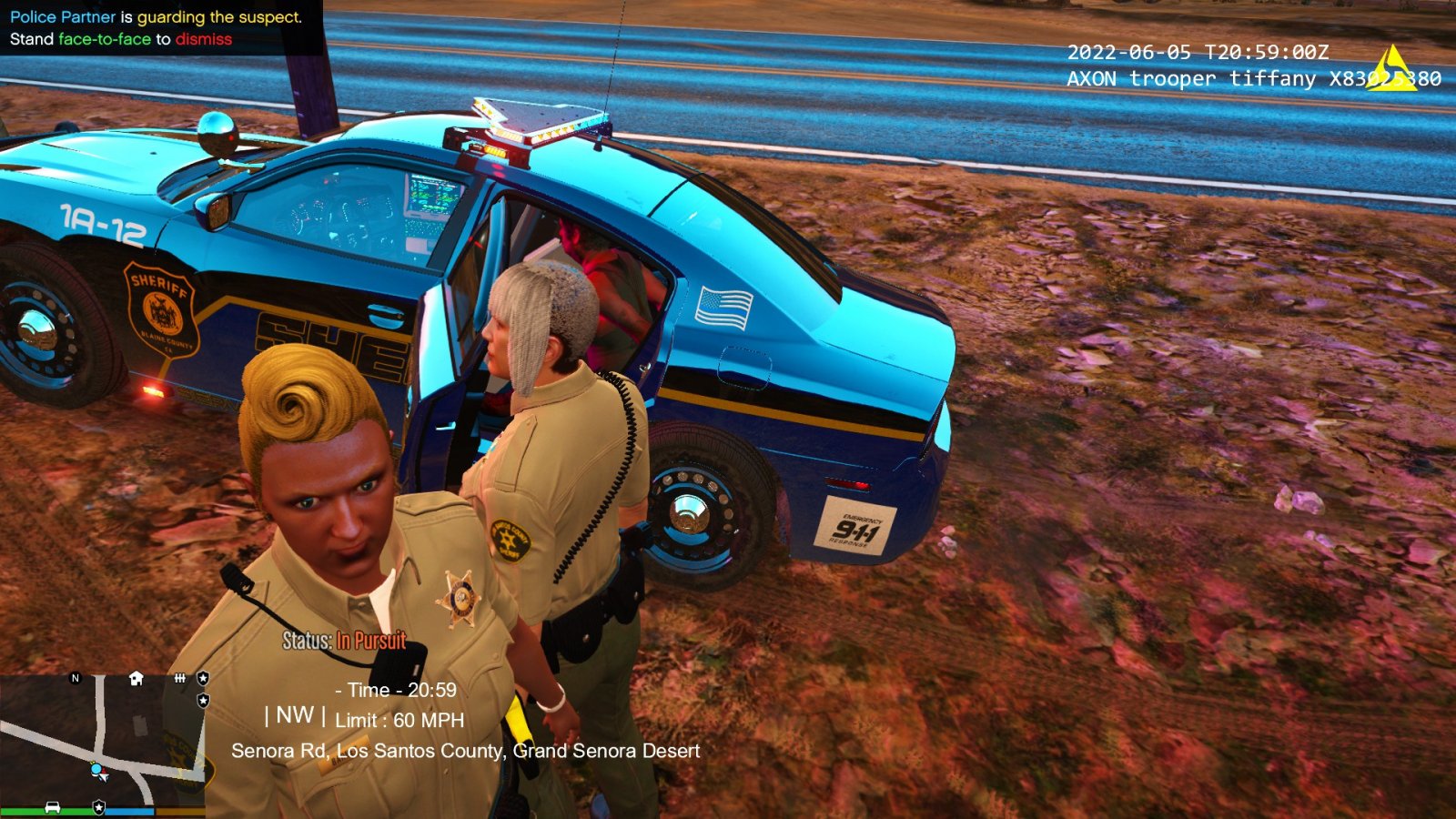Viewport: 1456px width, 819px height.
Task: Select the white car blip on minimap
Action: coord(53,807)
